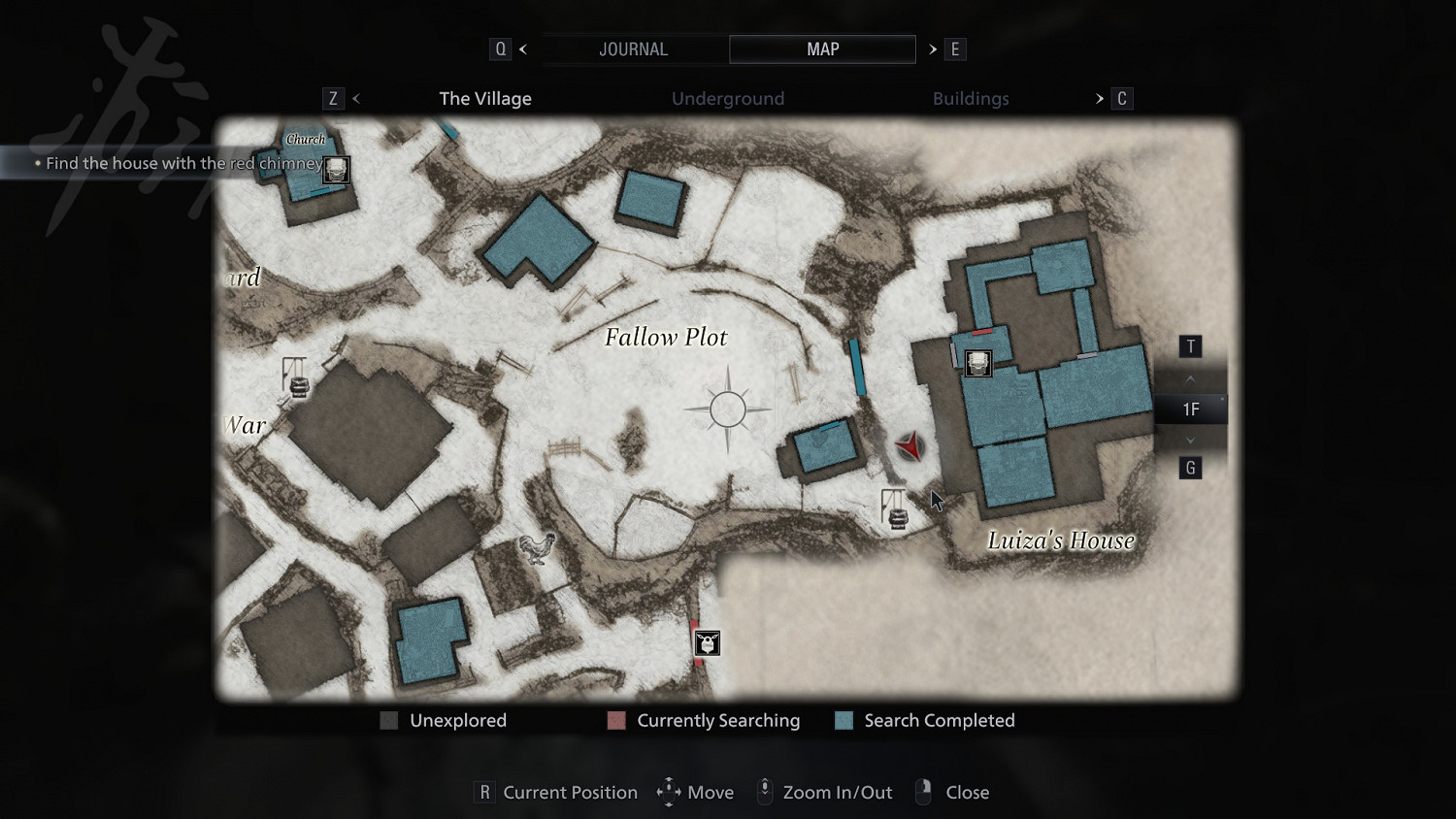This screenshot has height=819, width=1456.
Task: Select the red player position arrow
Action: pos(910,446)
